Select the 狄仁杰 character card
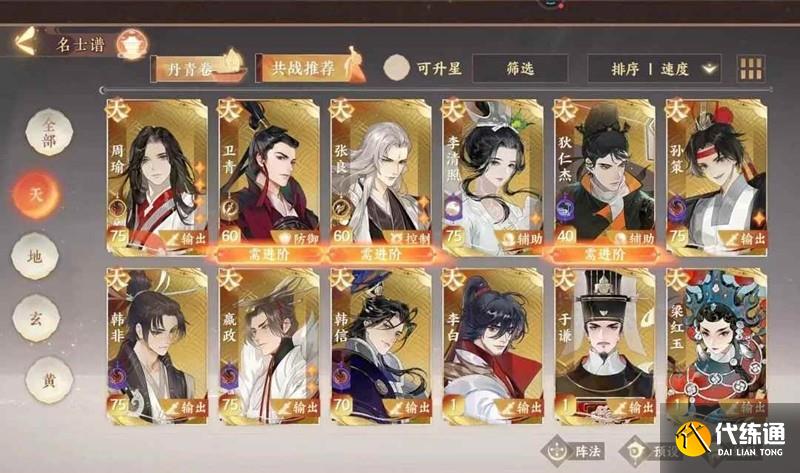The image size is (800, 473). pos(604,173)
